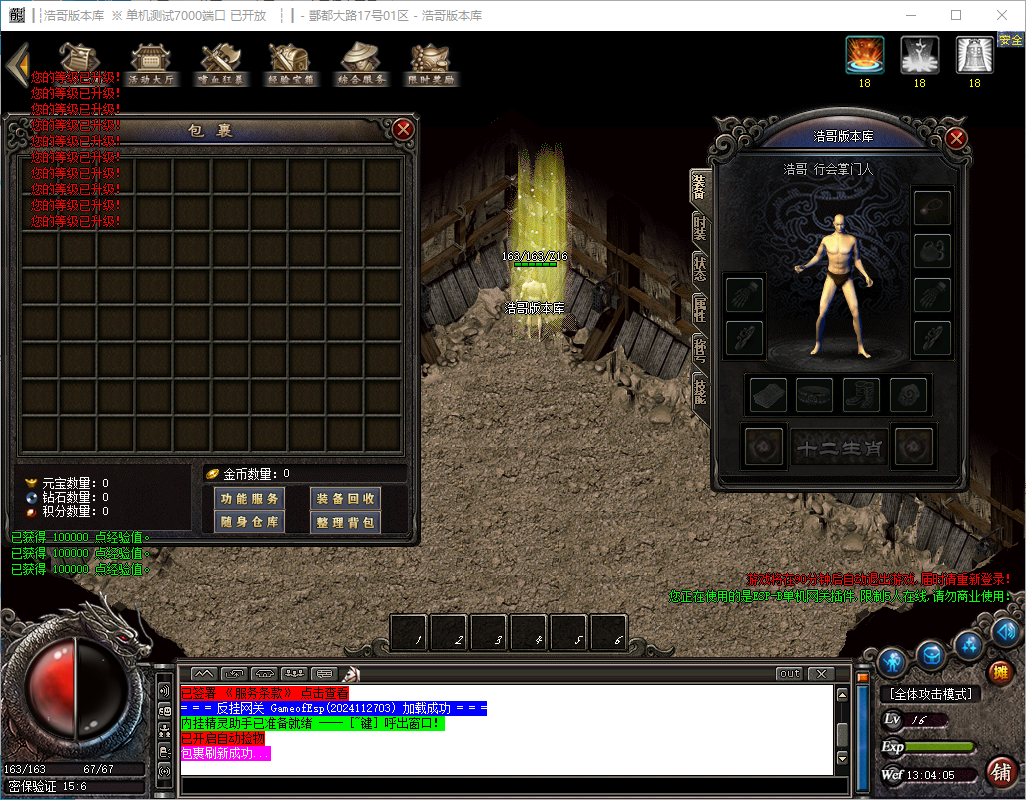This screenshot has height=800, width=1026.
Task: Open the 活动大厅 menu icon
Action: (x=153, y=64)
